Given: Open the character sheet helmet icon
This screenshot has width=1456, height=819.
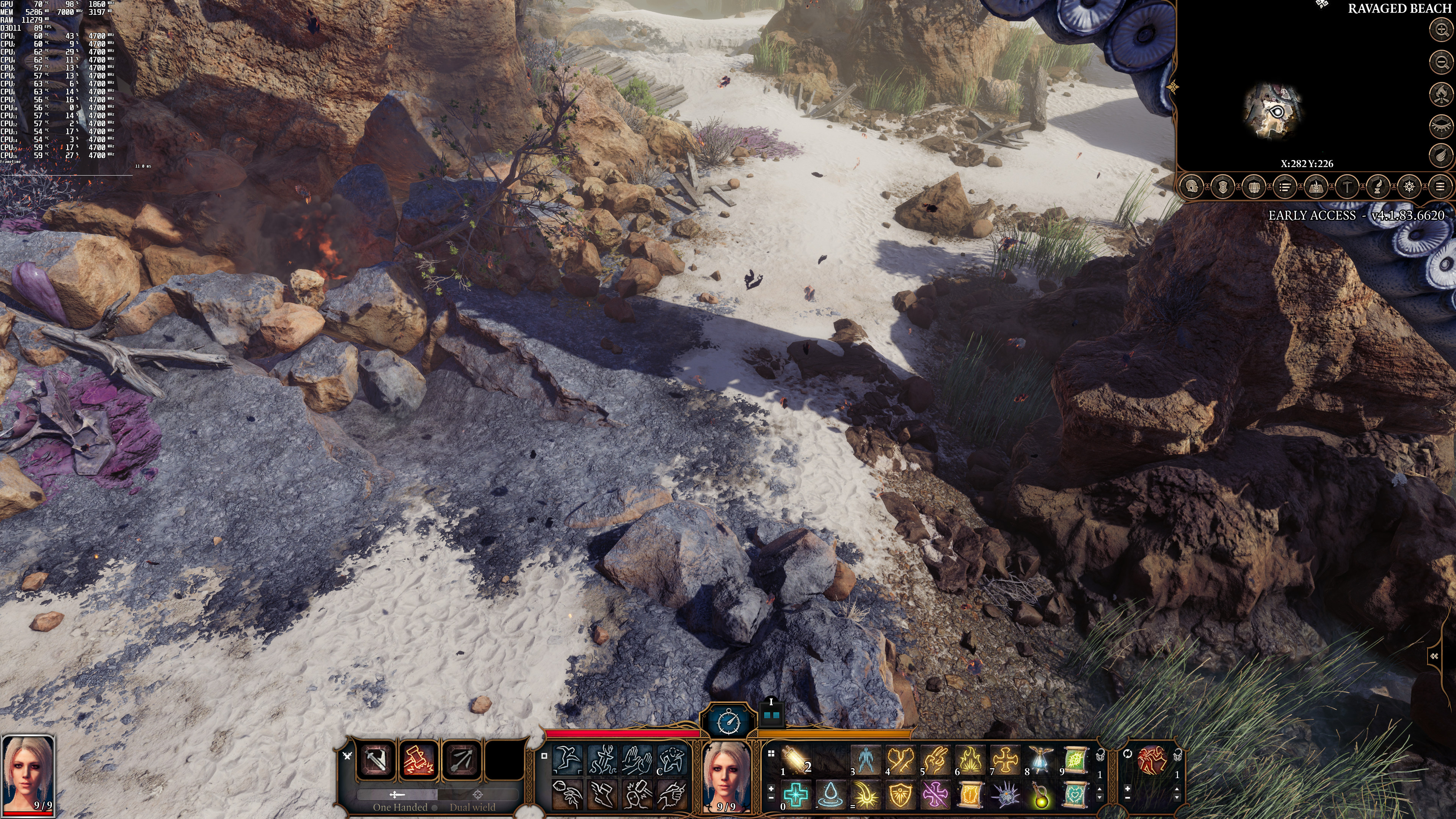Looking at the screenshot, I should point(1192,187).
